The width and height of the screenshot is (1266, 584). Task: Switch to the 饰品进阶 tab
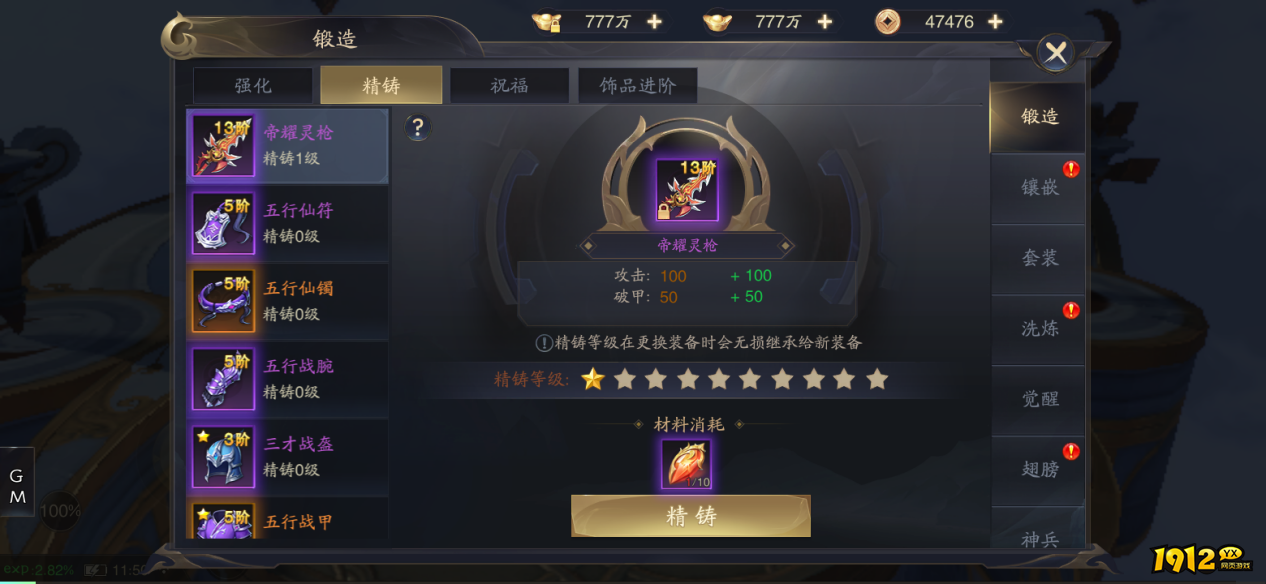coord(637,86)
